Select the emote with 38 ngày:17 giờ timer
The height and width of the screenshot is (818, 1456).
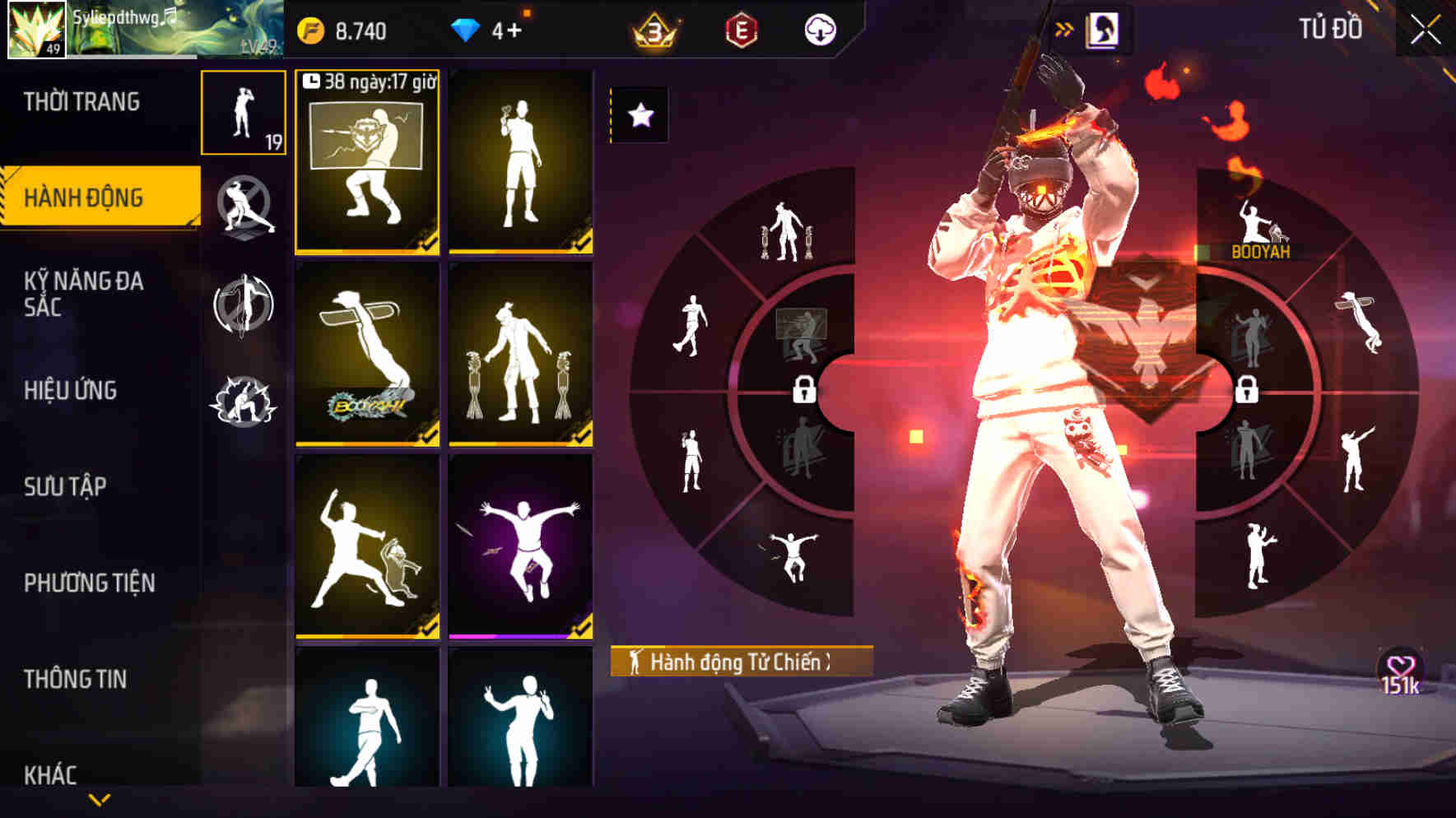[367, 163]
